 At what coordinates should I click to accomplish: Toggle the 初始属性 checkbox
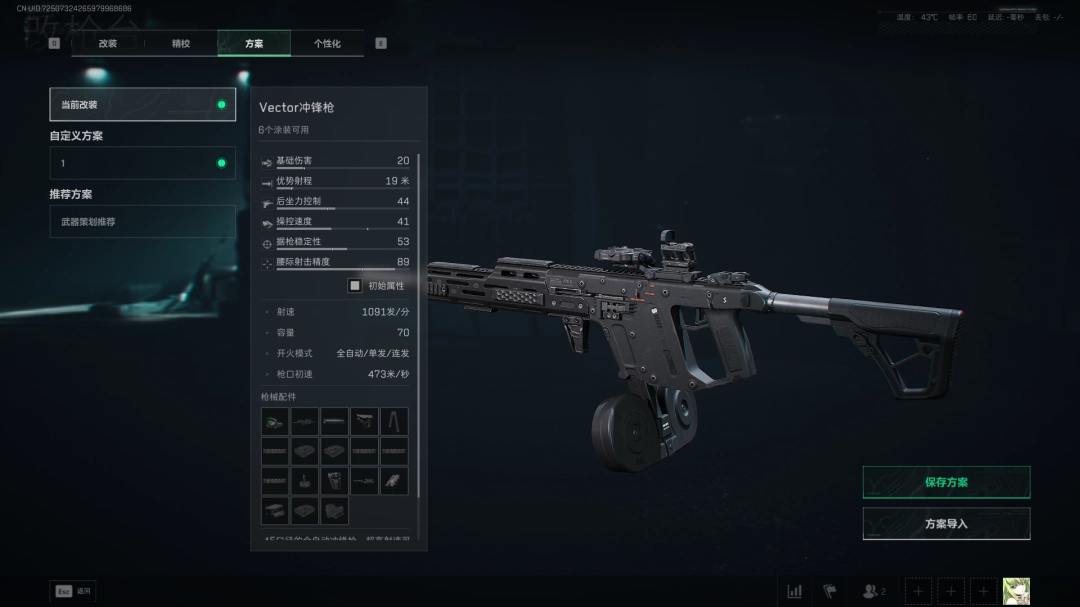(355, 285)
